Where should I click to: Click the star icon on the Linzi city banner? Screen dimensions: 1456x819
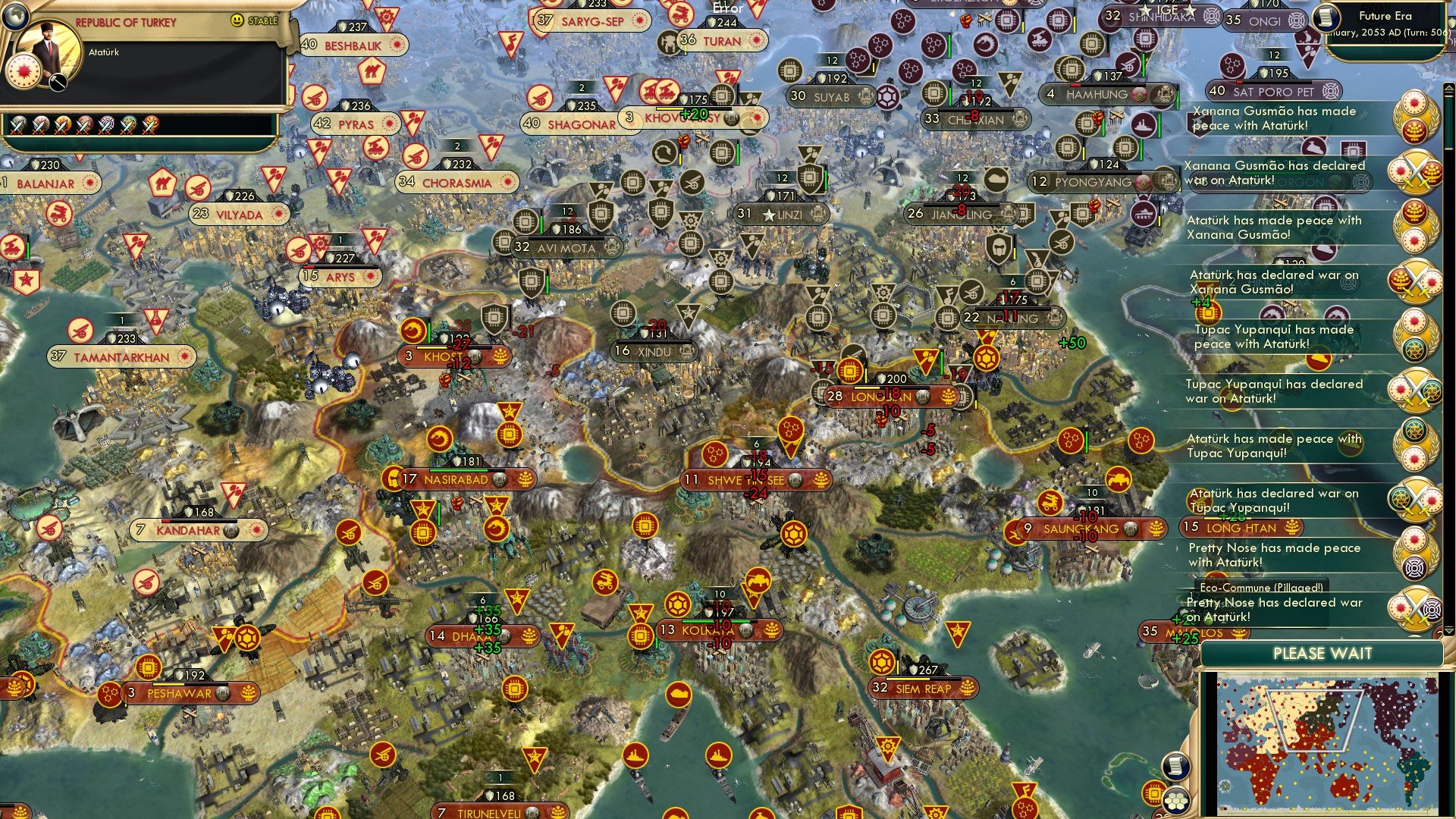pos(768,213)
